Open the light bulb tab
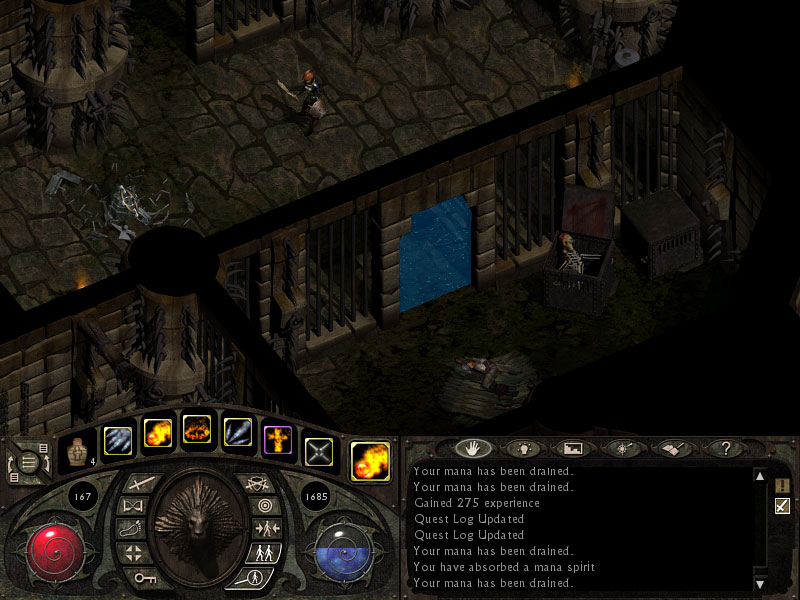The image size is (800, 600). [x=523, y=449]
